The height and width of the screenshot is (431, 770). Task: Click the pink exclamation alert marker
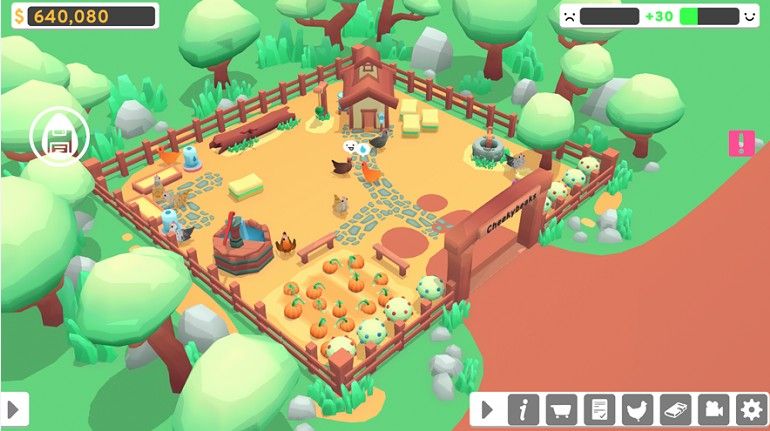pos(740,143)
